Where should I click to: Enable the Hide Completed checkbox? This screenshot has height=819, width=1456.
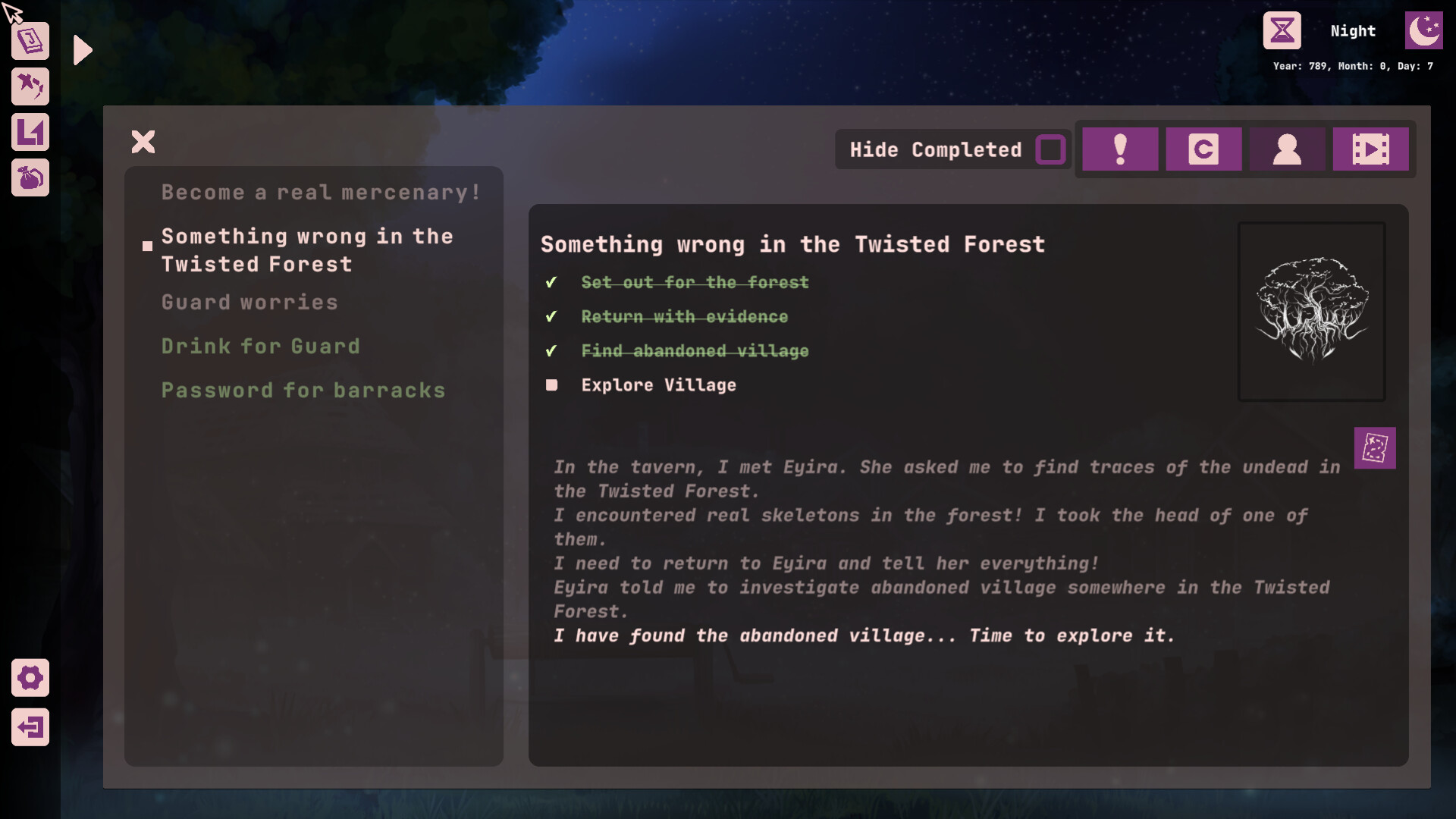[x=1050, y=150]
